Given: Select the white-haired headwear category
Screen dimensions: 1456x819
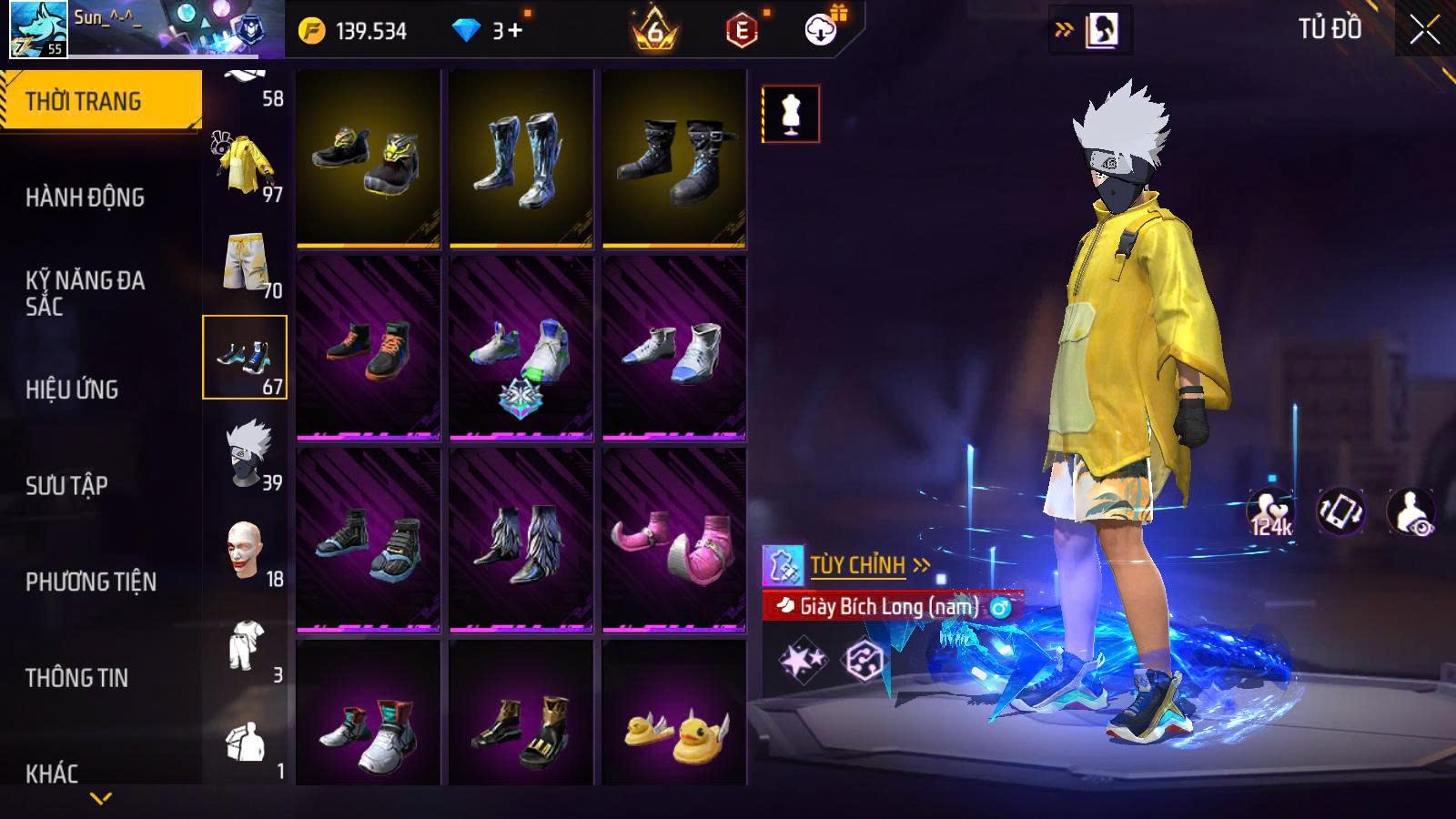Looking at the screenshot, I should tap(246, 454).
